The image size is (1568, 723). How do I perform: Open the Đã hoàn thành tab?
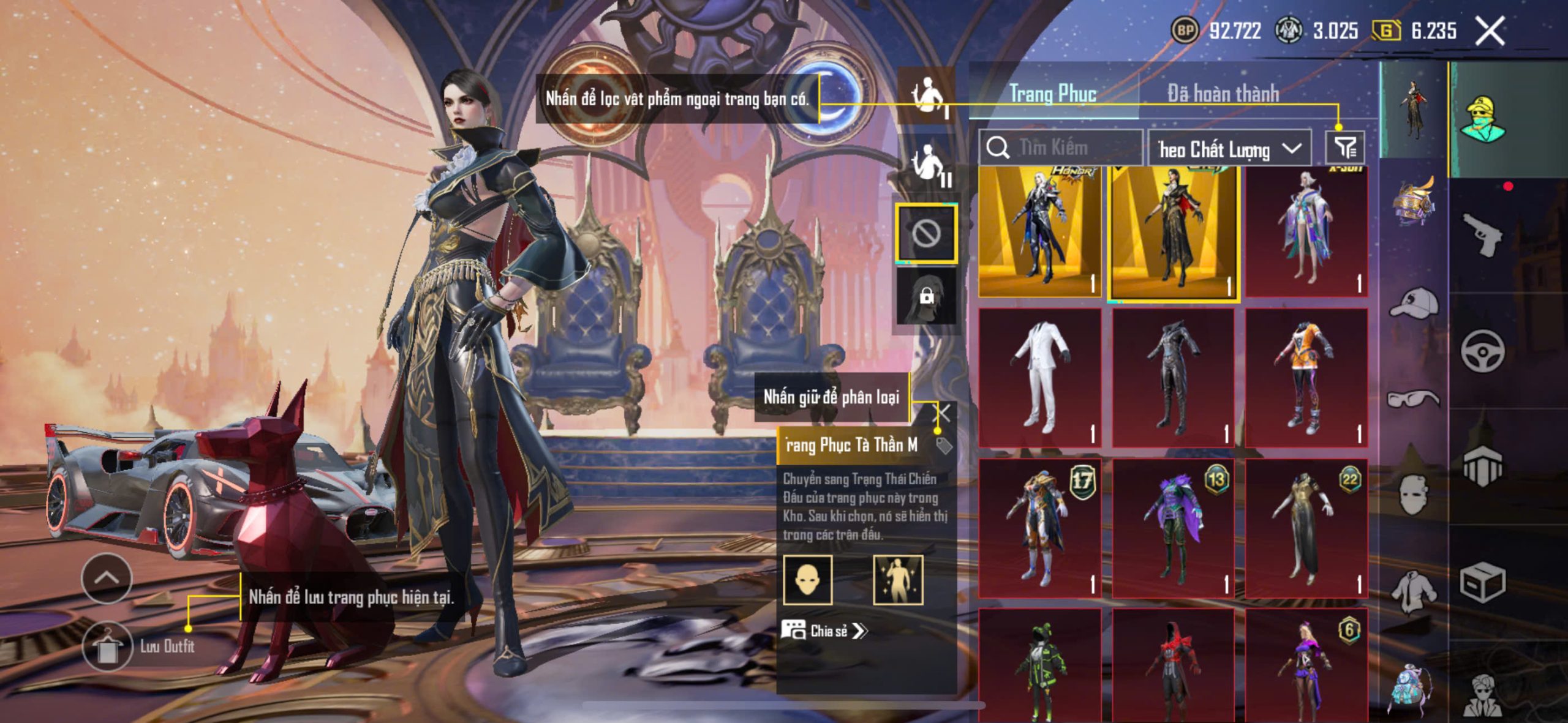pos(1223,94)
